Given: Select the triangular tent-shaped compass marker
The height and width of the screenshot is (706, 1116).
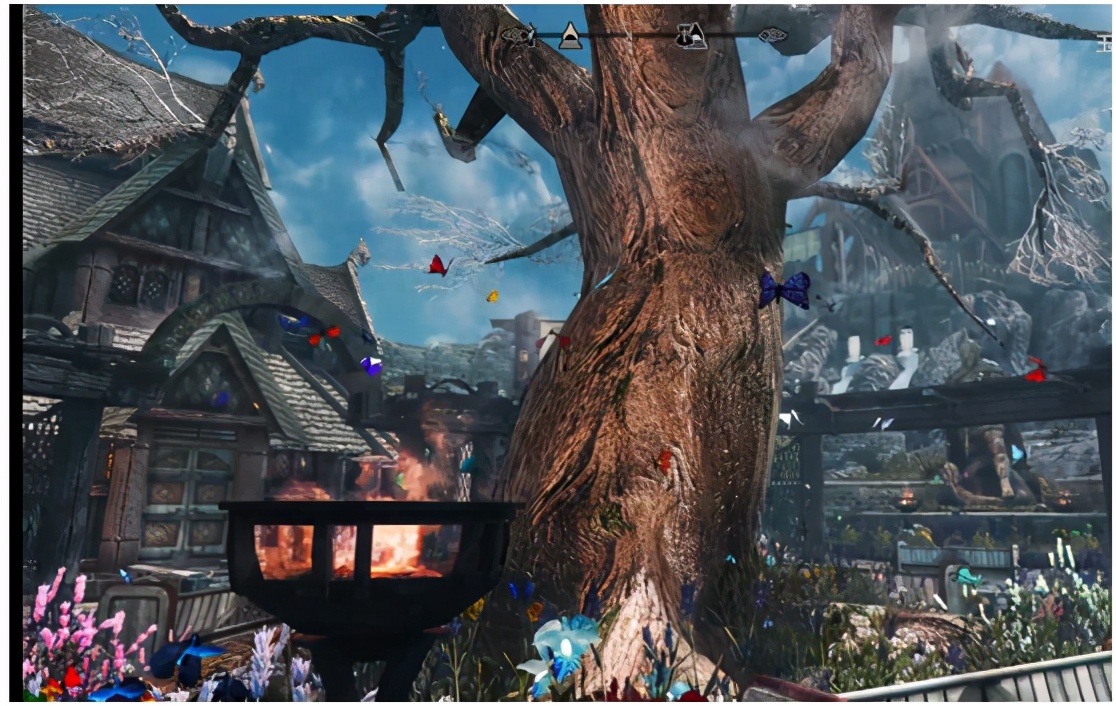Looking at the screenshot, I should pos(570,36).
